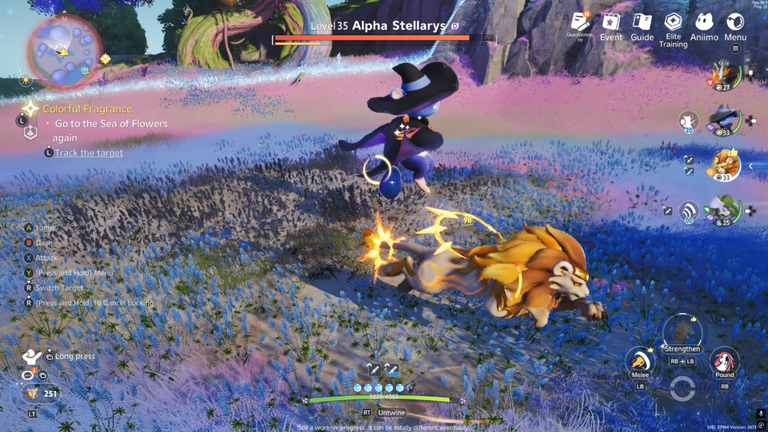The width and height of the screenshot is (768, 432).
Task: Click the Track the target link
Action: click(89, 153)
